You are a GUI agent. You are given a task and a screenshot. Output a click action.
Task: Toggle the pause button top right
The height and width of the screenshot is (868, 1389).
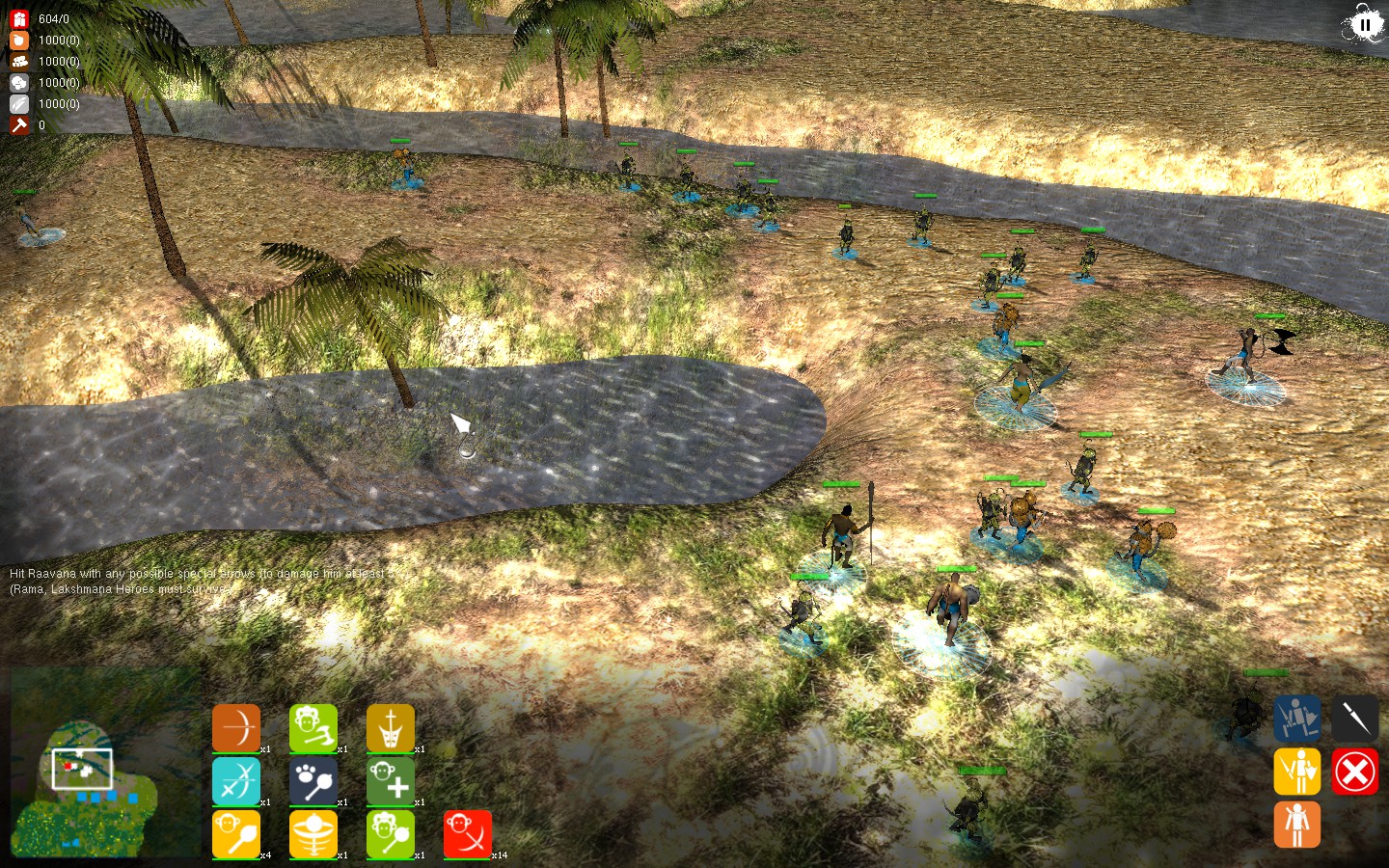pyautogui.click(x=1365, y=24)
